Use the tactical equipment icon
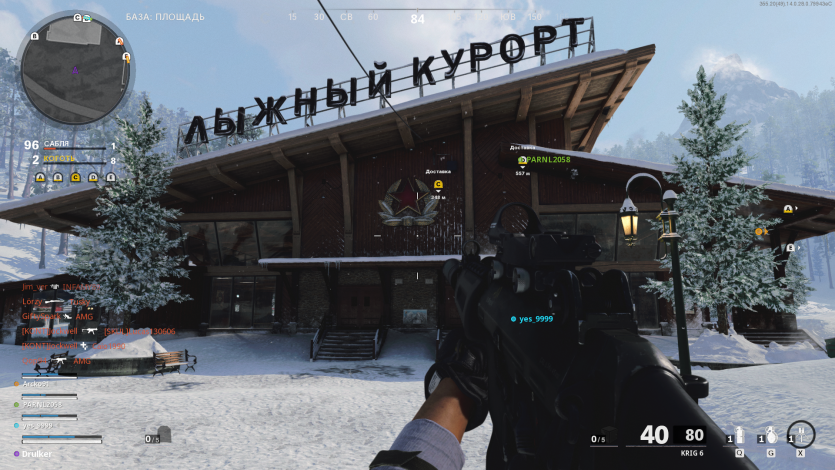This screenshot has width=835, height=470. pyautogui.click(x=740, y=437)
